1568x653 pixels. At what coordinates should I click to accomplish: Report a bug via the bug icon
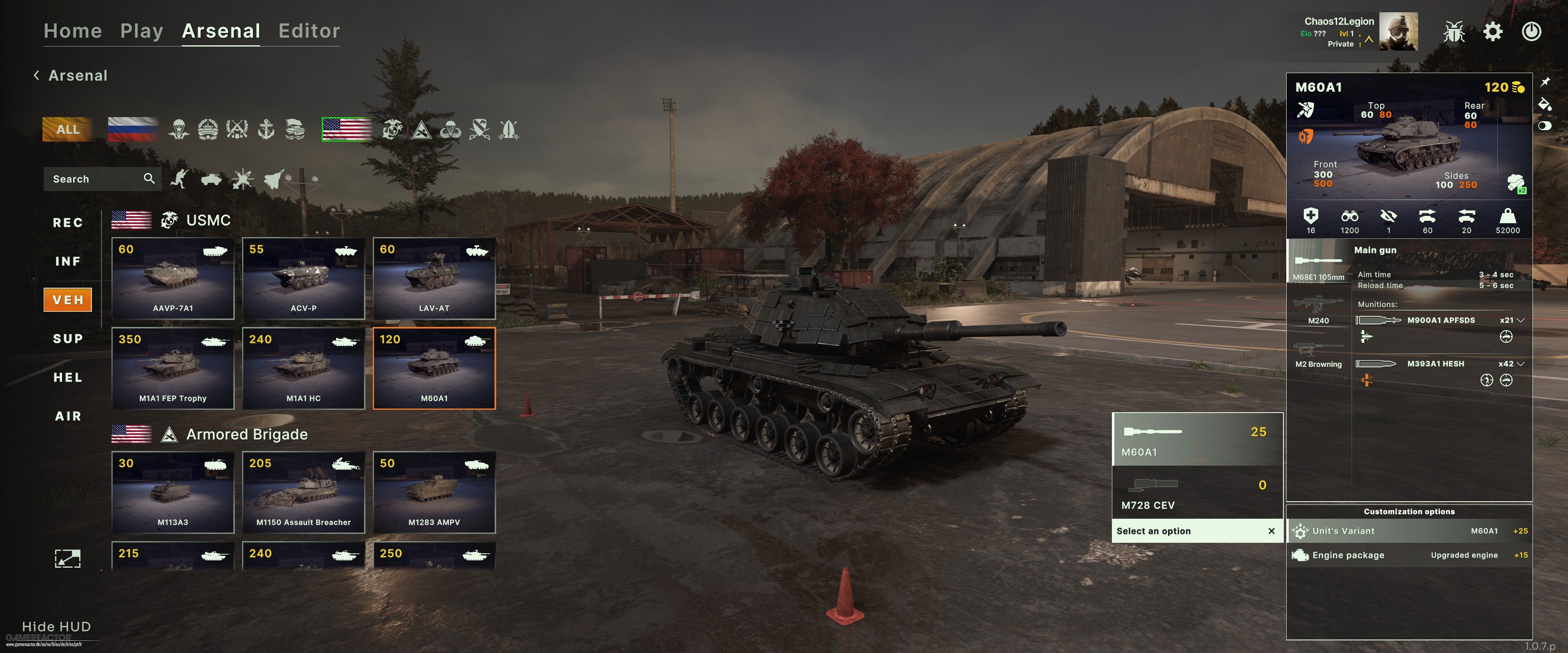pyautogui.click(x=1454, y=32)
